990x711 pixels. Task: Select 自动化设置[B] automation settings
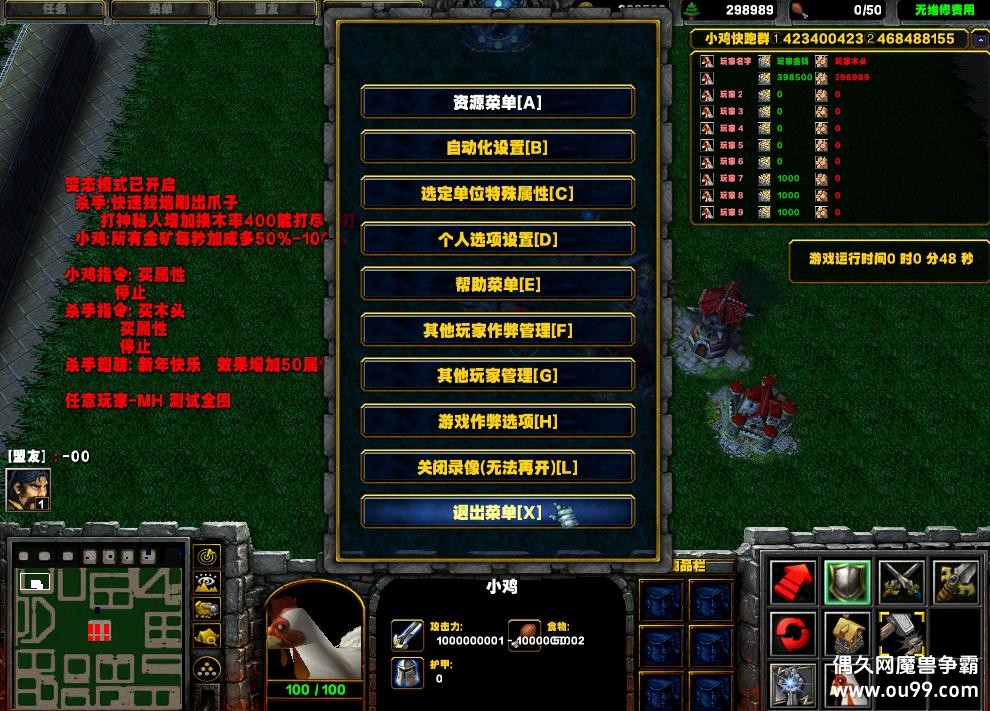pos(497,148)
